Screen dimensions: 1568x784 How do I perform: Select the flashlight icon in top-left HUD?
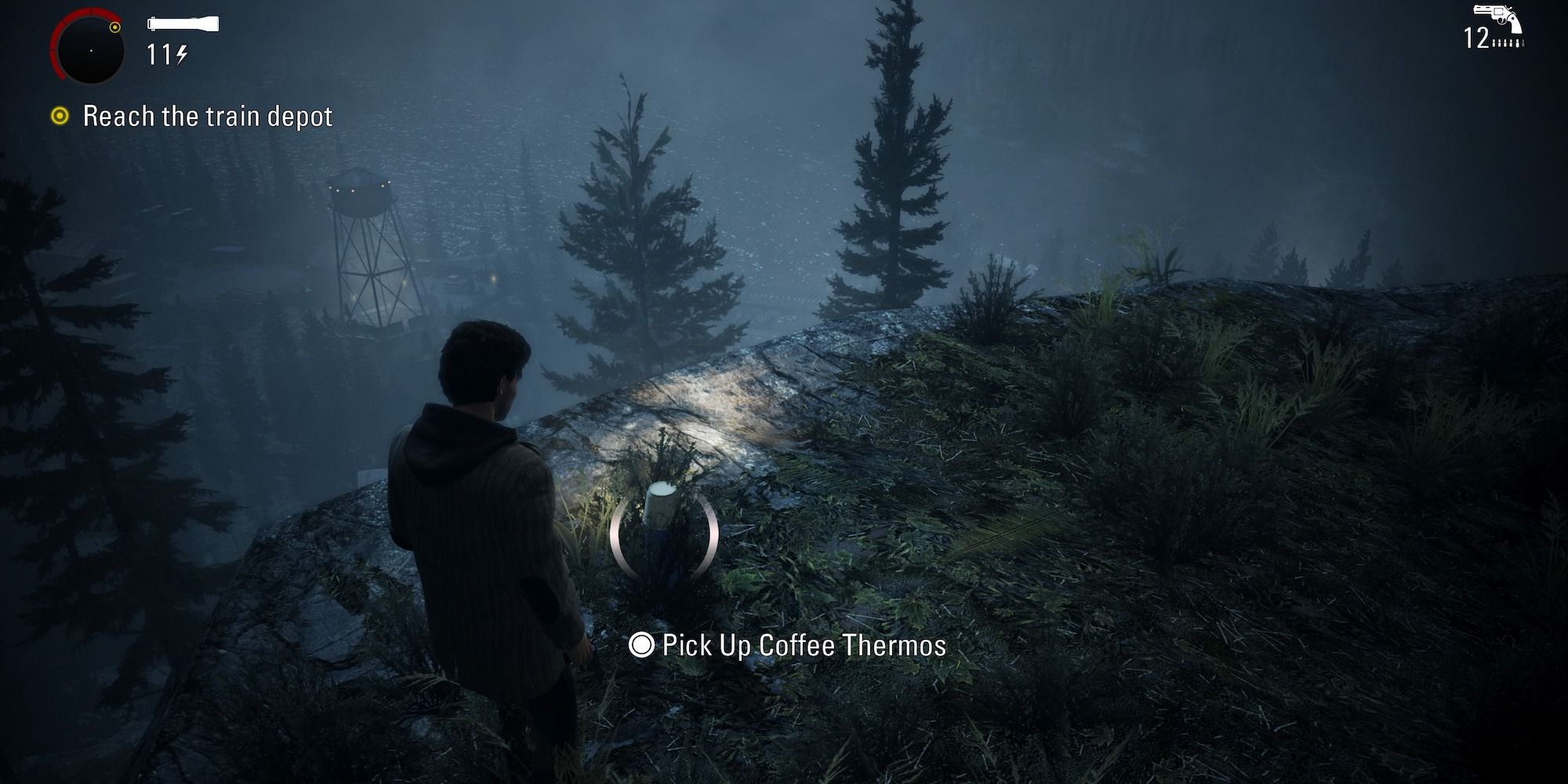coord(182,23)
